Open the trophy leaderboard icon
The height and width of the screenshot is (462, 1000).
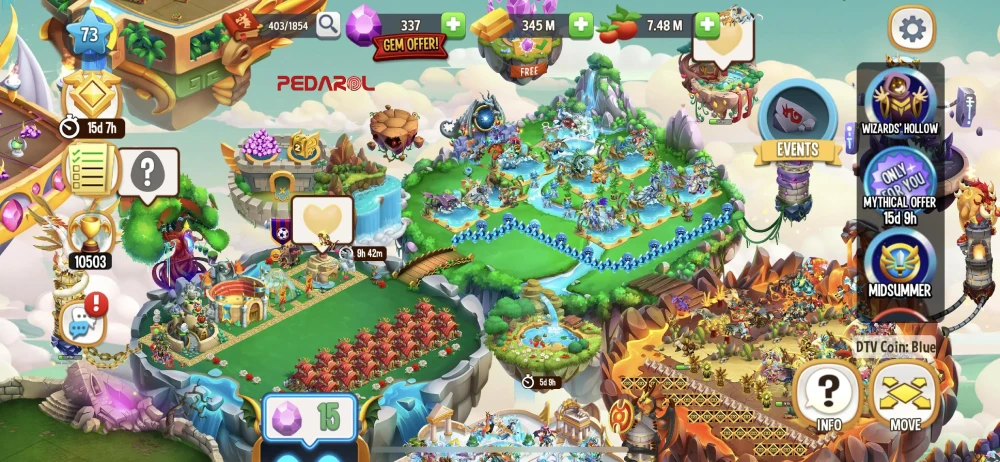89,236
